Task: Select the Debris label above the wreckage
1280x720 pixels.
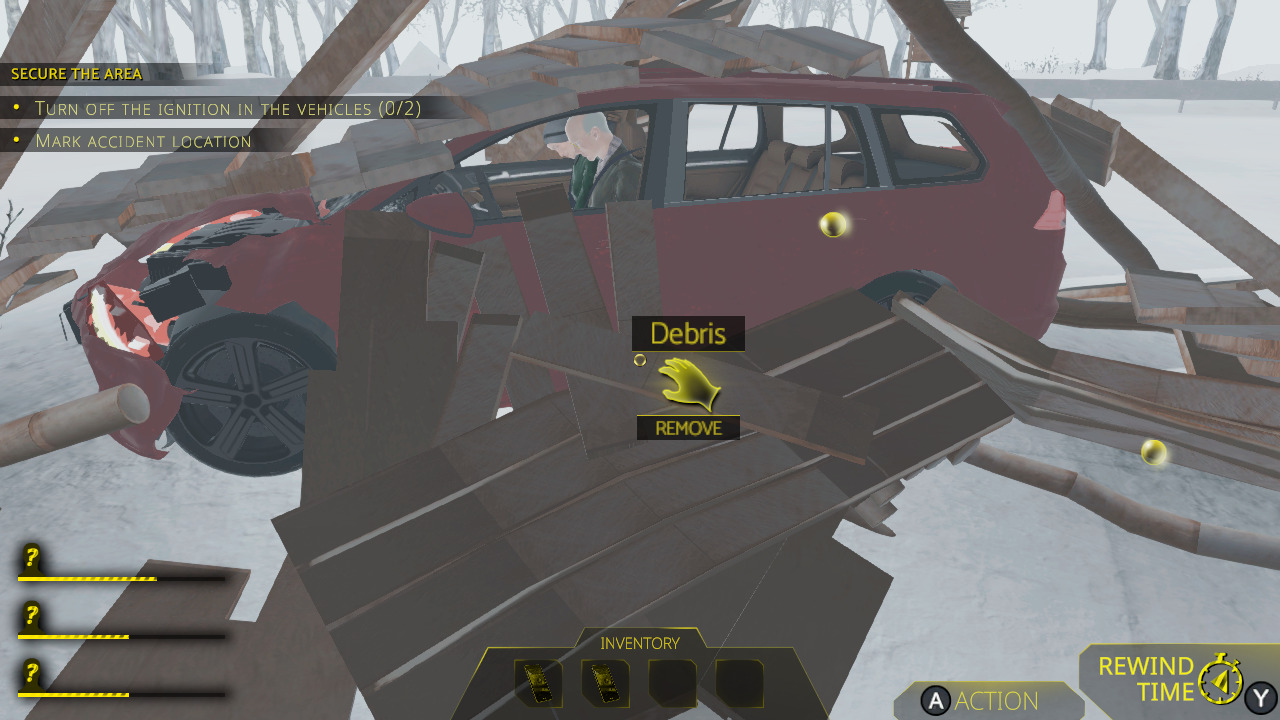Action: 689,333
